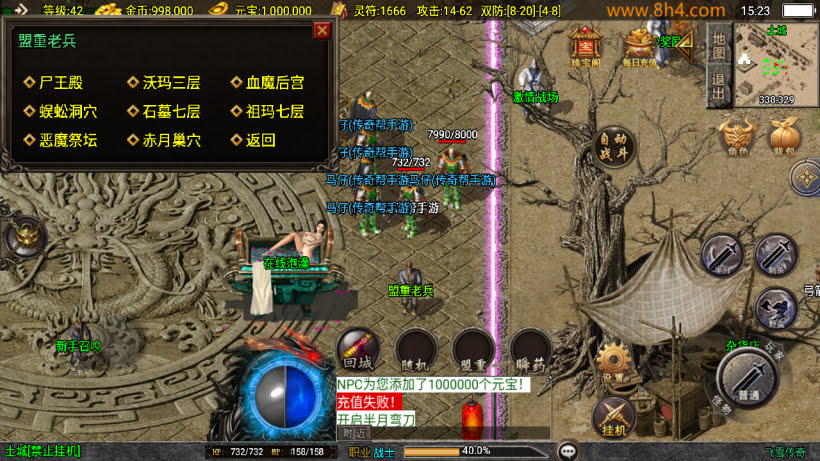This screenshot has width=820, height=461.
Task: Select the 祖玛七层 option
Action: click(x=267, y=112)
